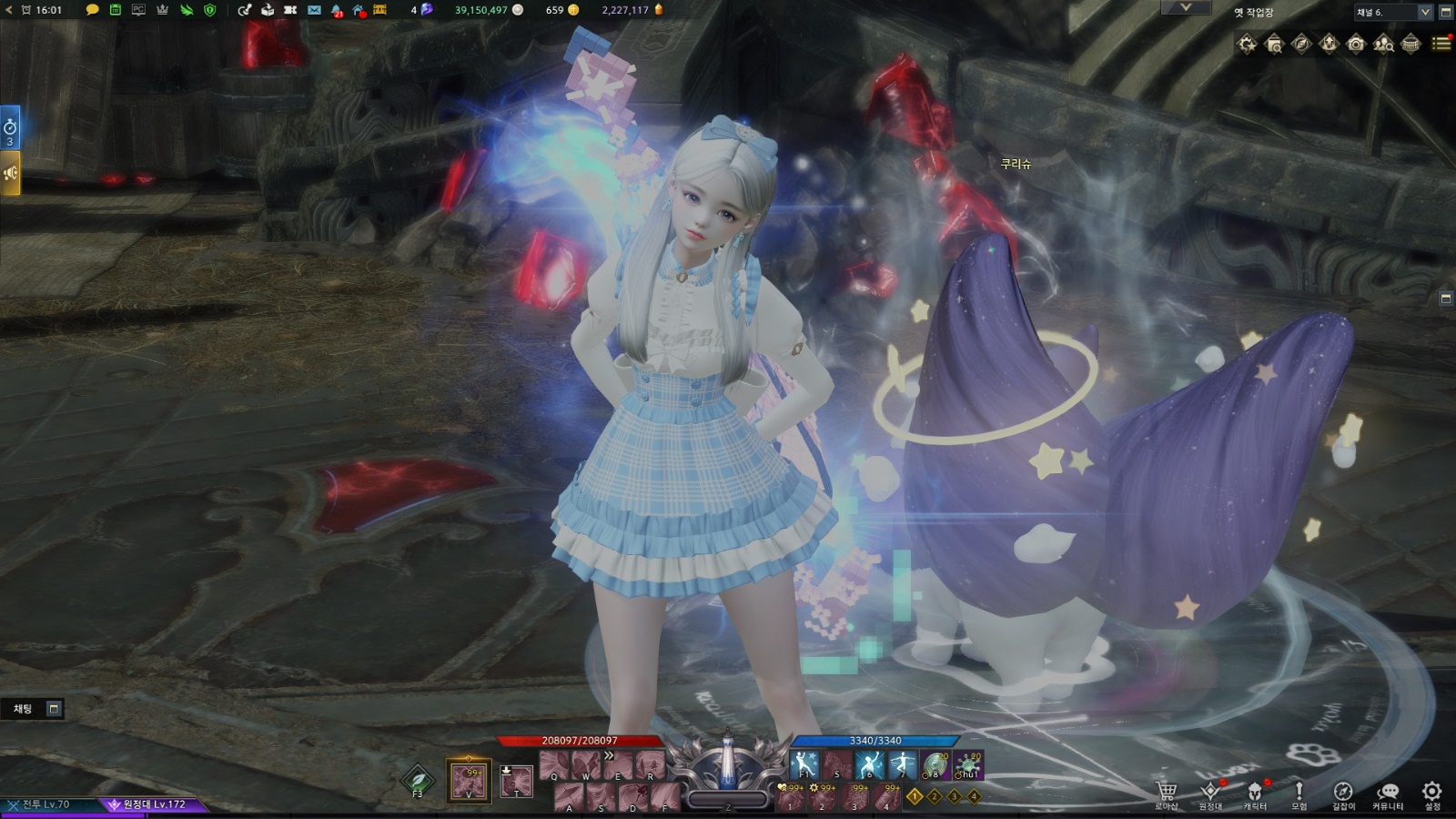Open the quest list icon with red dot
The image size is (1456, 819).
pyautogui.click(x=1441, y=43)
